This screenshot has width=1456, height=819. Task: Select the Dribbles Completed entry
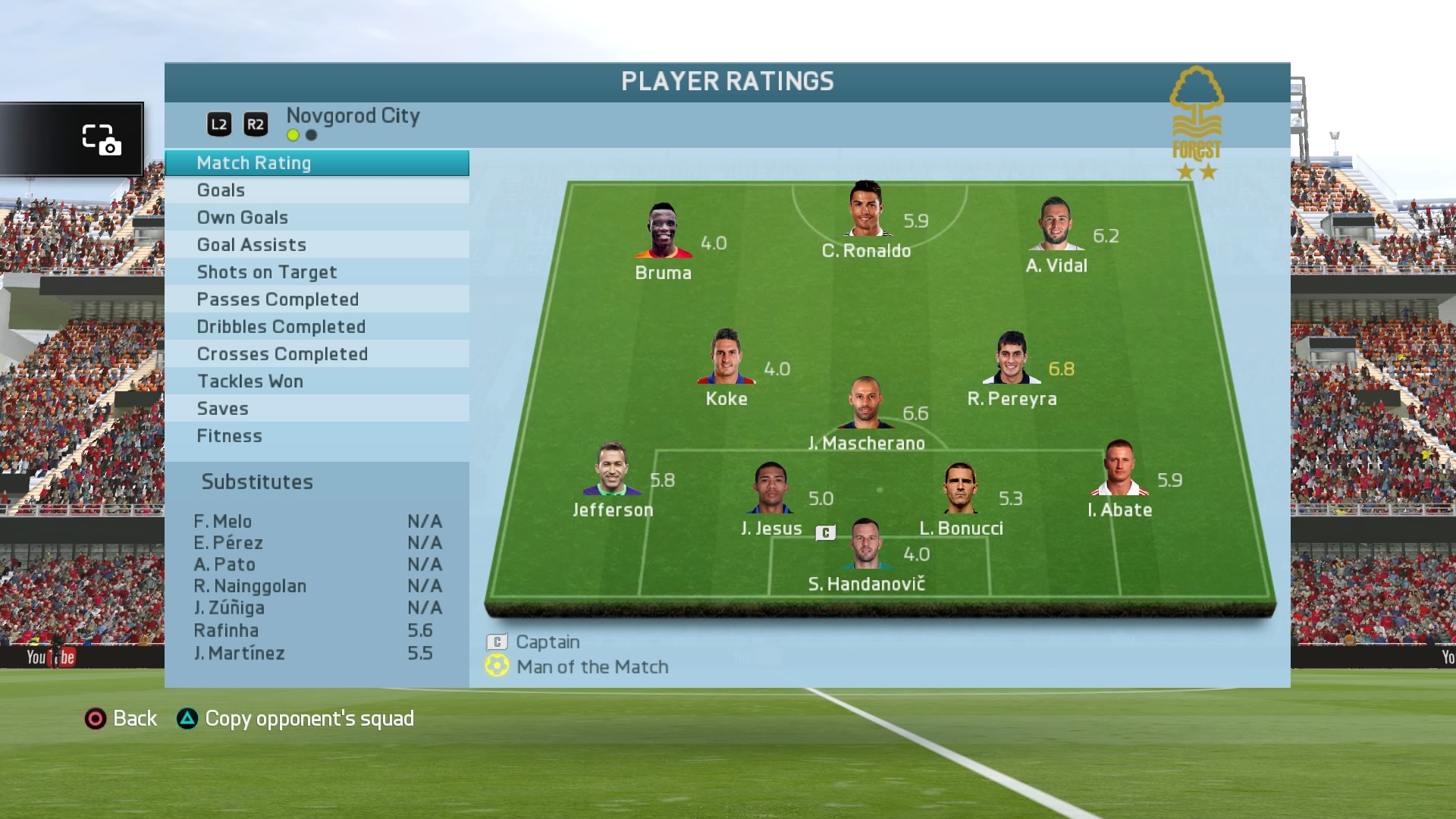point(316,327)
